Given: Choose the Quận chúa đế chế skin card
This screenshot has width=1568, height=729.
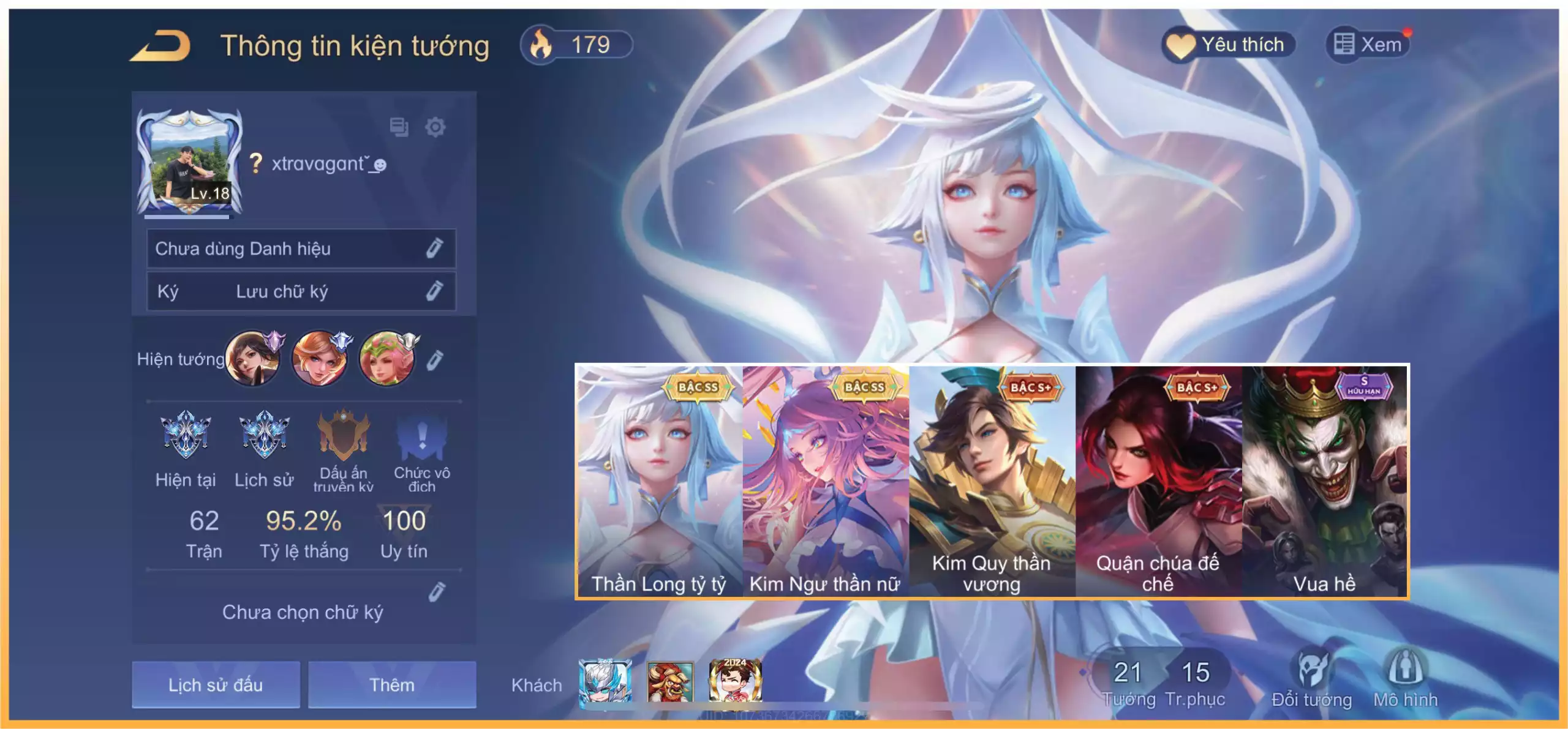Looking at the screenshot, I should pos(1158,481).
